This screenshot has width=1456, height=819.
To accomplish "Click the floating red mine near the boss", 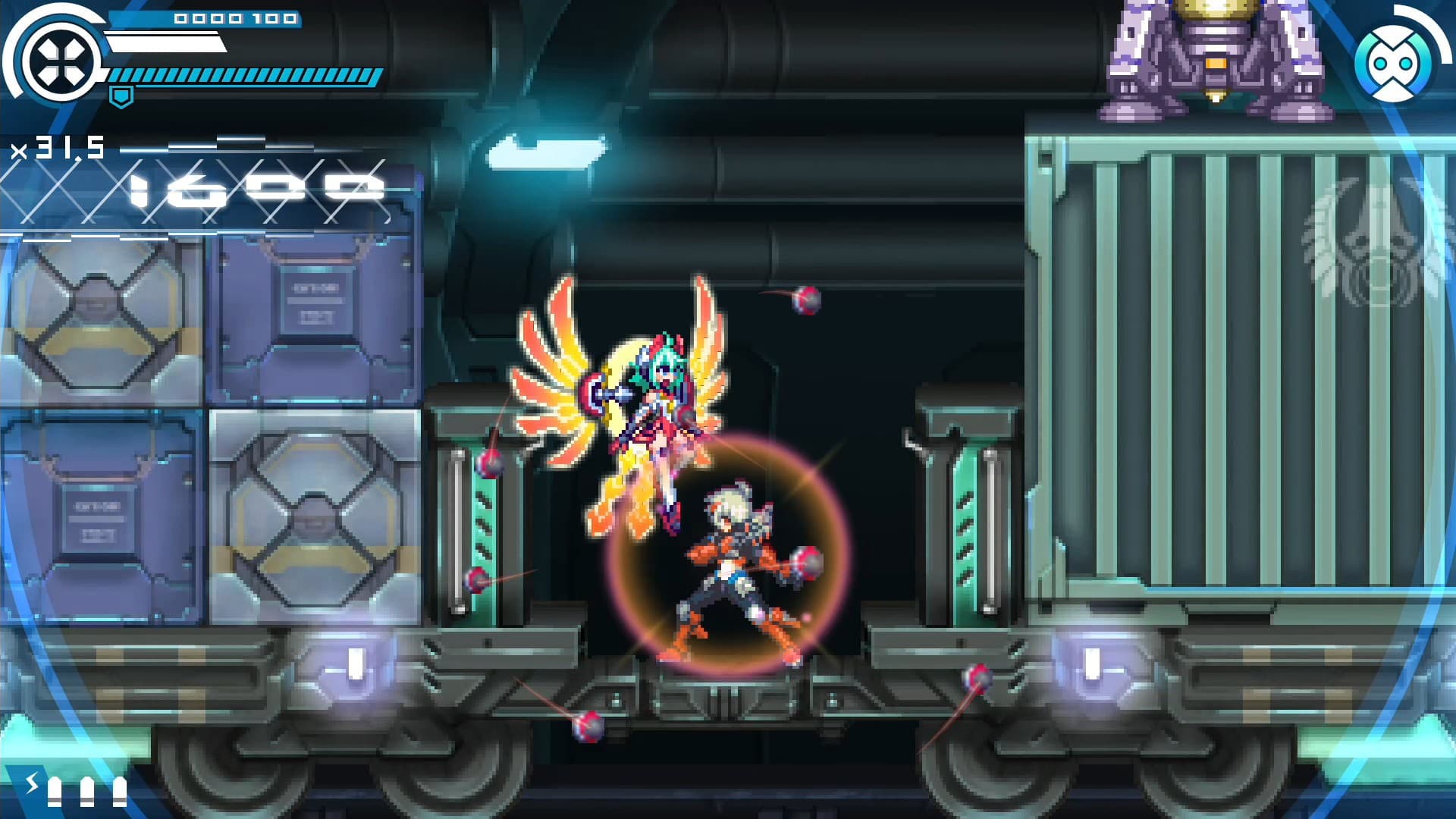I will (x=805, y=302).
